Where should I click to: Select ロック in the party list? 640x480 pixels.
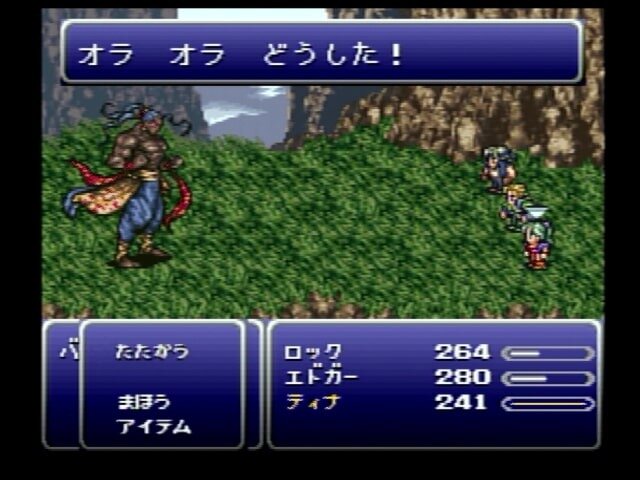[312, 352]
